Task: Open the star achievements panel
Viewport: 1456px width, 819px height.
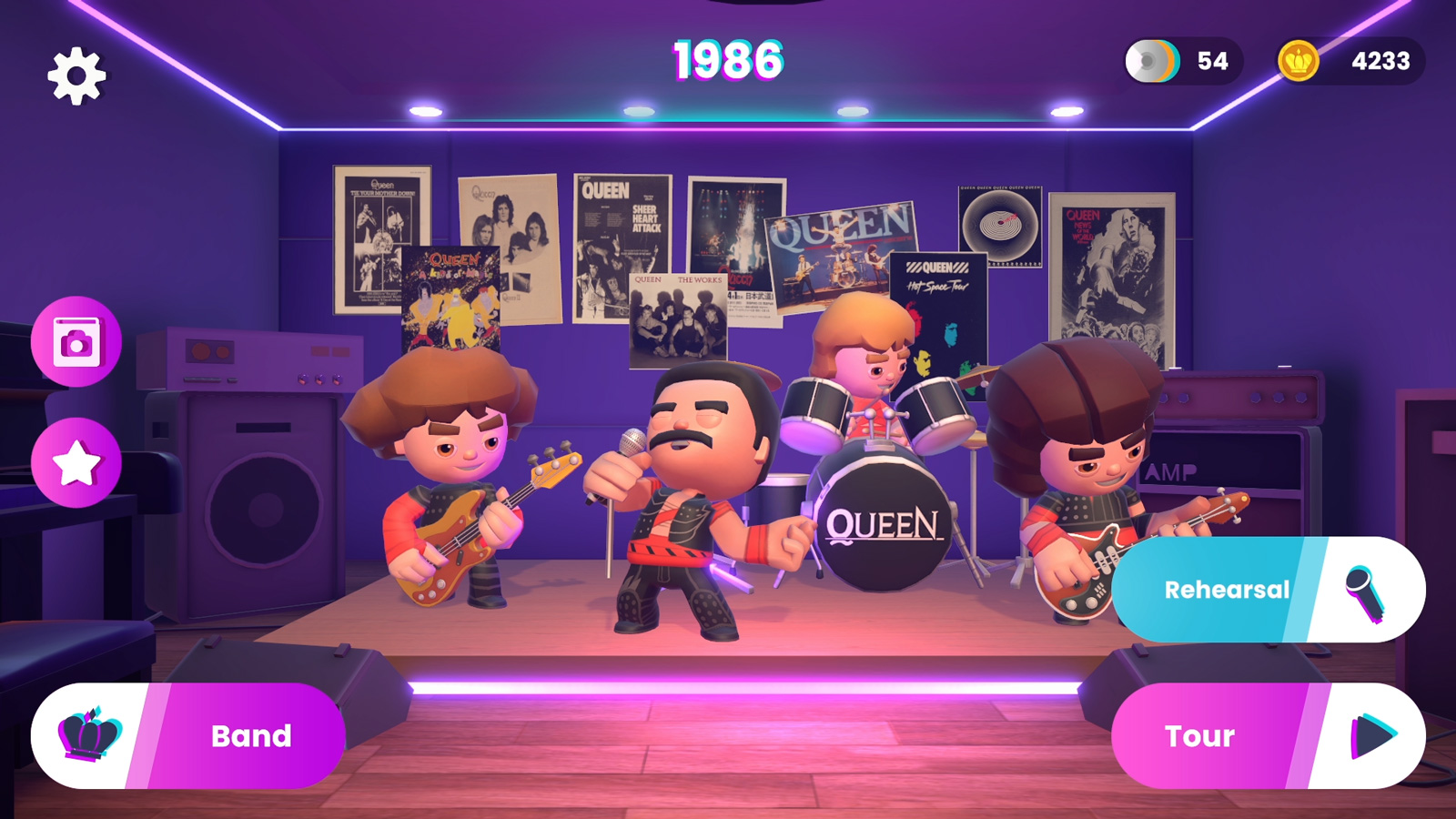Action: click(76, 460)
